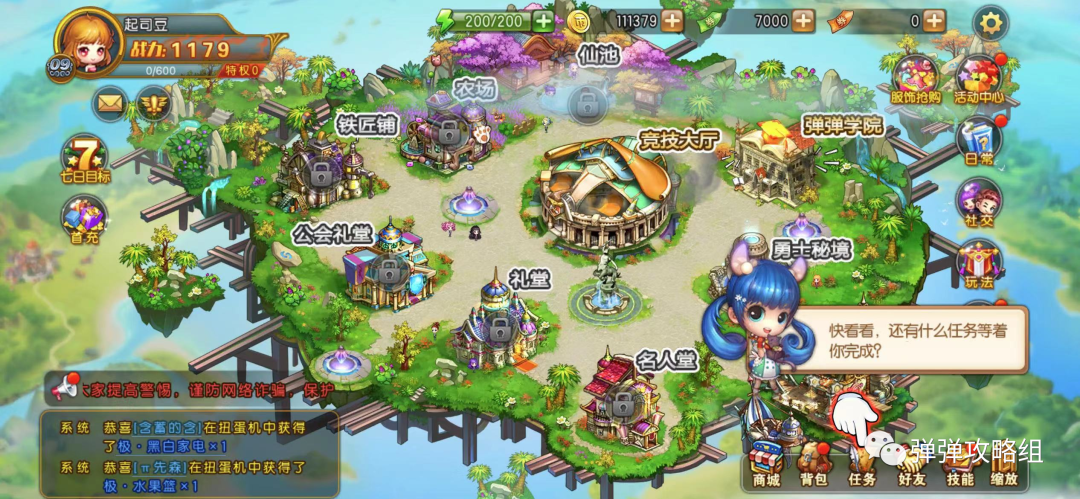This screenshot has width=1080, height=499.
Task: Open the 首充 first-recharge gift
Action: 84,218
